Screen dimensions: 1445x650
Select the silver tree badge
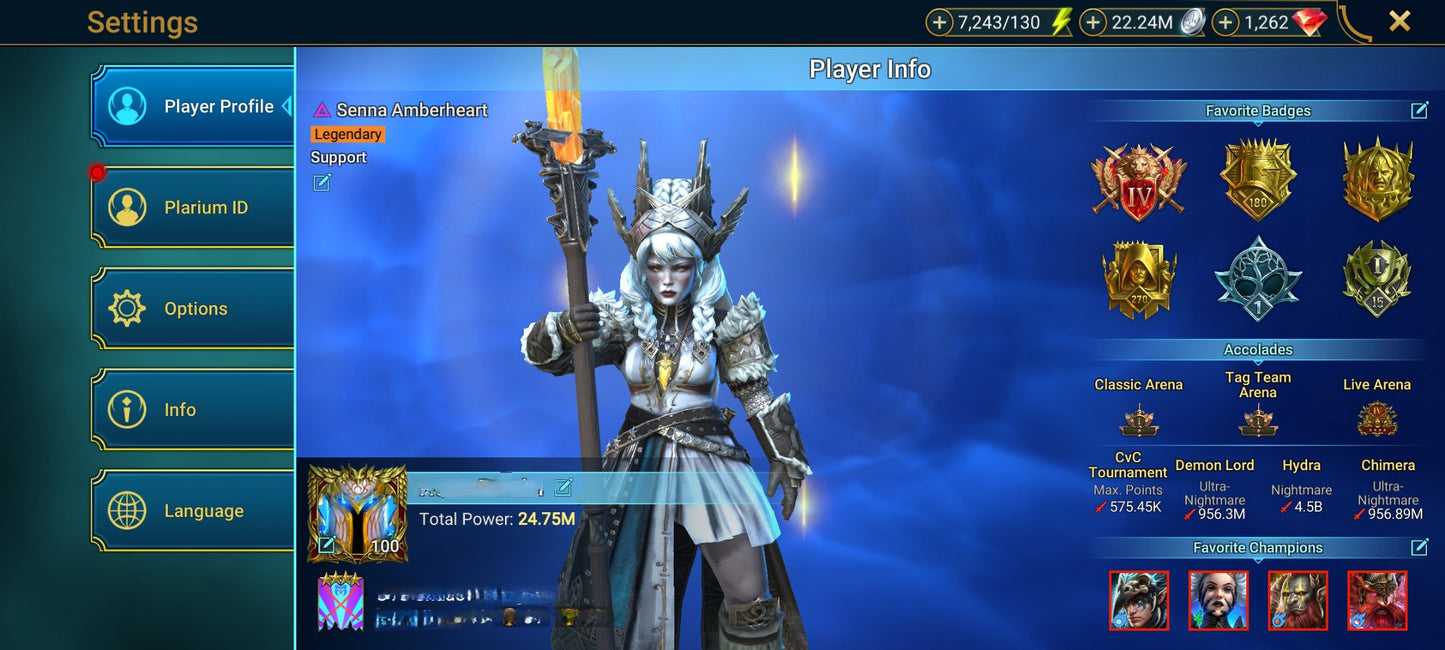(1258, 278)
